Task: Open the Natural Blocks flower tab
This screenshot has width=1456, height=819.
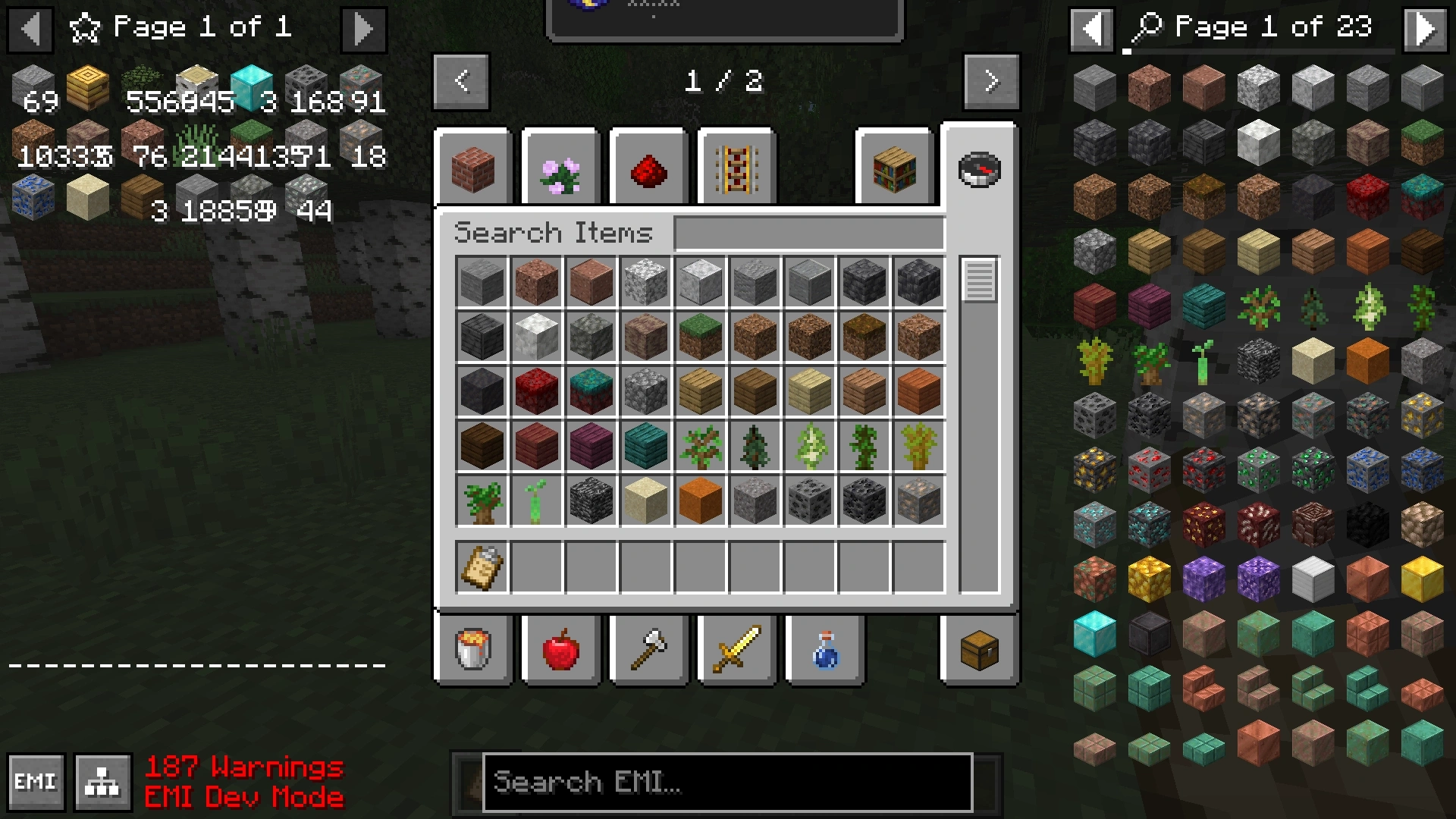Action: (x=561, y=168)
